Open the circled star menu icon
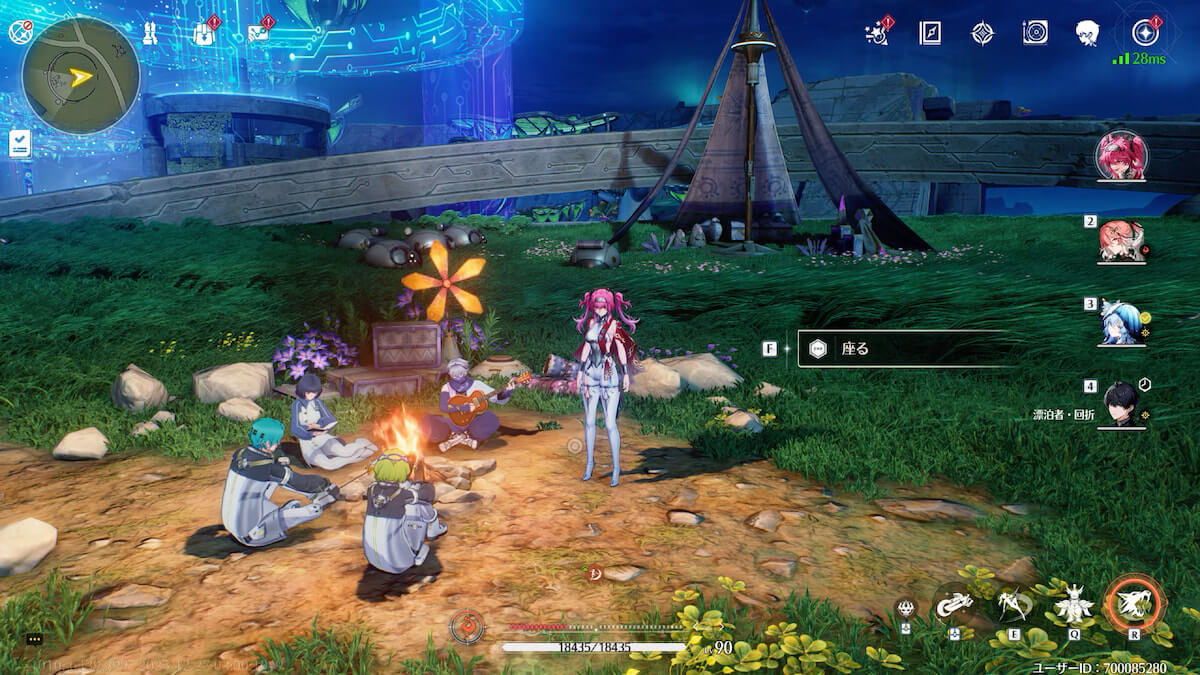The height and width of the screenshot is (675, 1200). tap(1144, 33)
